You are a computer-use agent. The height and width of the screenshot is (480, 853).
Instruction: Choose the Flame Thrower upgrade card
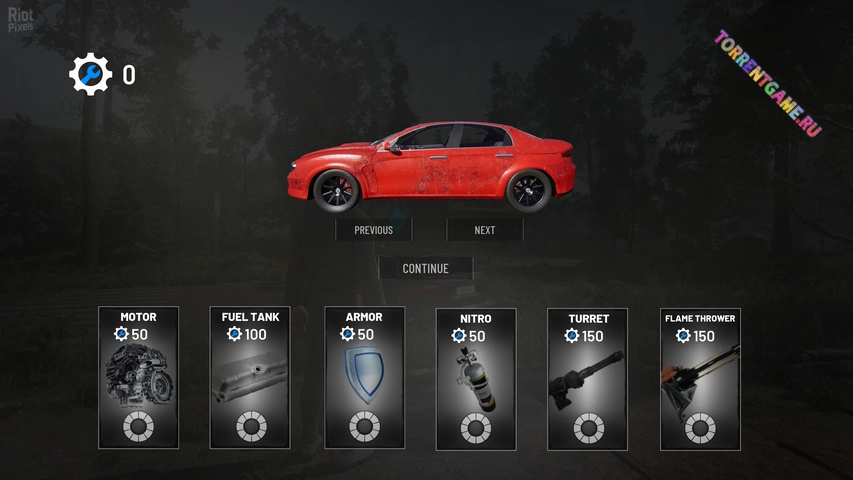click(700, 378)
